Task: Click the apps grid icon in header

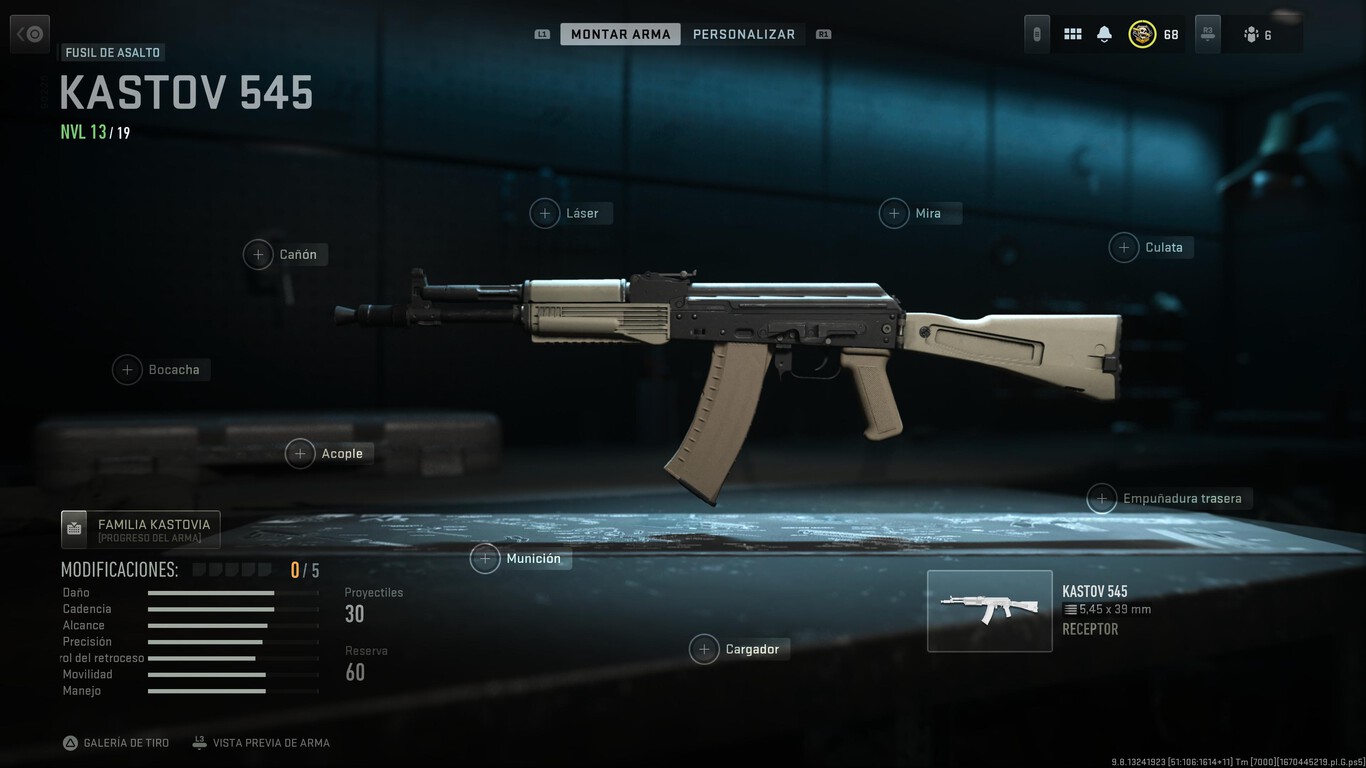Action: pyautogui.click(x=1072, y=33)
